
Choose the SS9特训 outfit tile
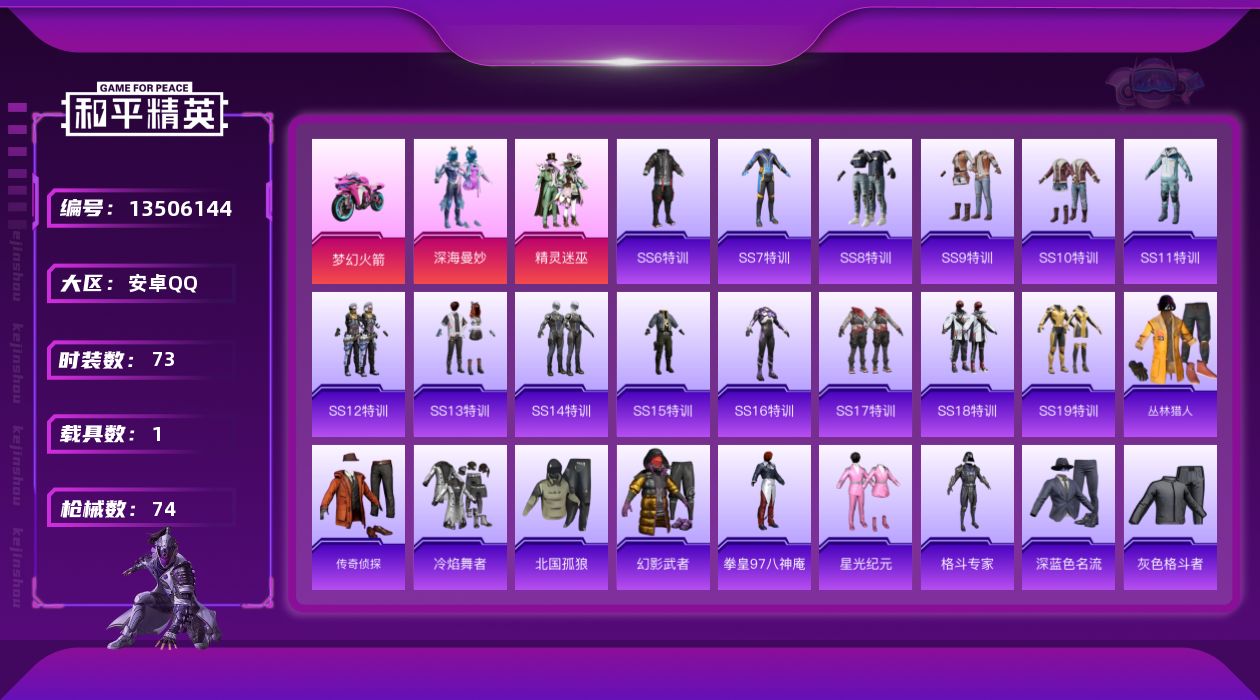(967, 211)
